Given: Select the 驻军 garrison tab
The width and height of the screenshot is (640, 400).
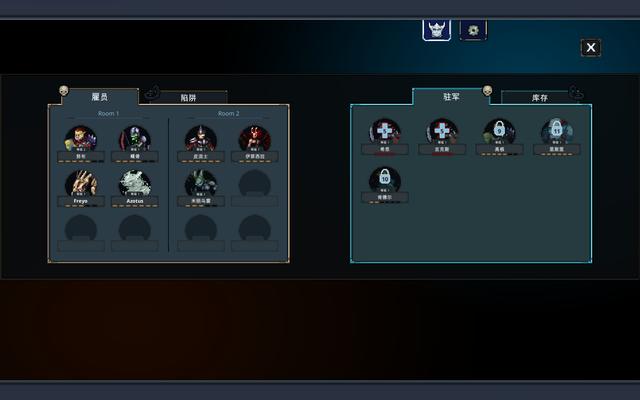Looking at the screenshot, I should point(451,96).
